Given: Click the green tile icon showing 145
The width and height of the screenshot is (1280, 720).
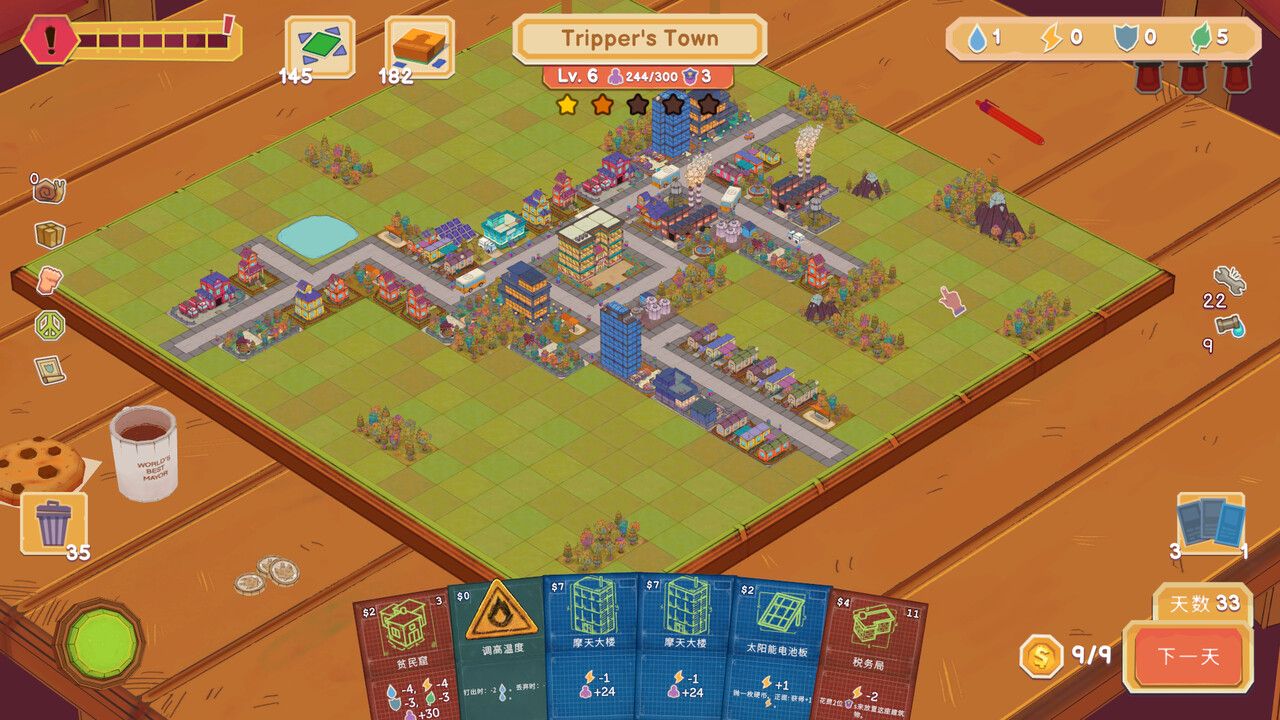Looking at the screenshot, I should click(320, 45).
